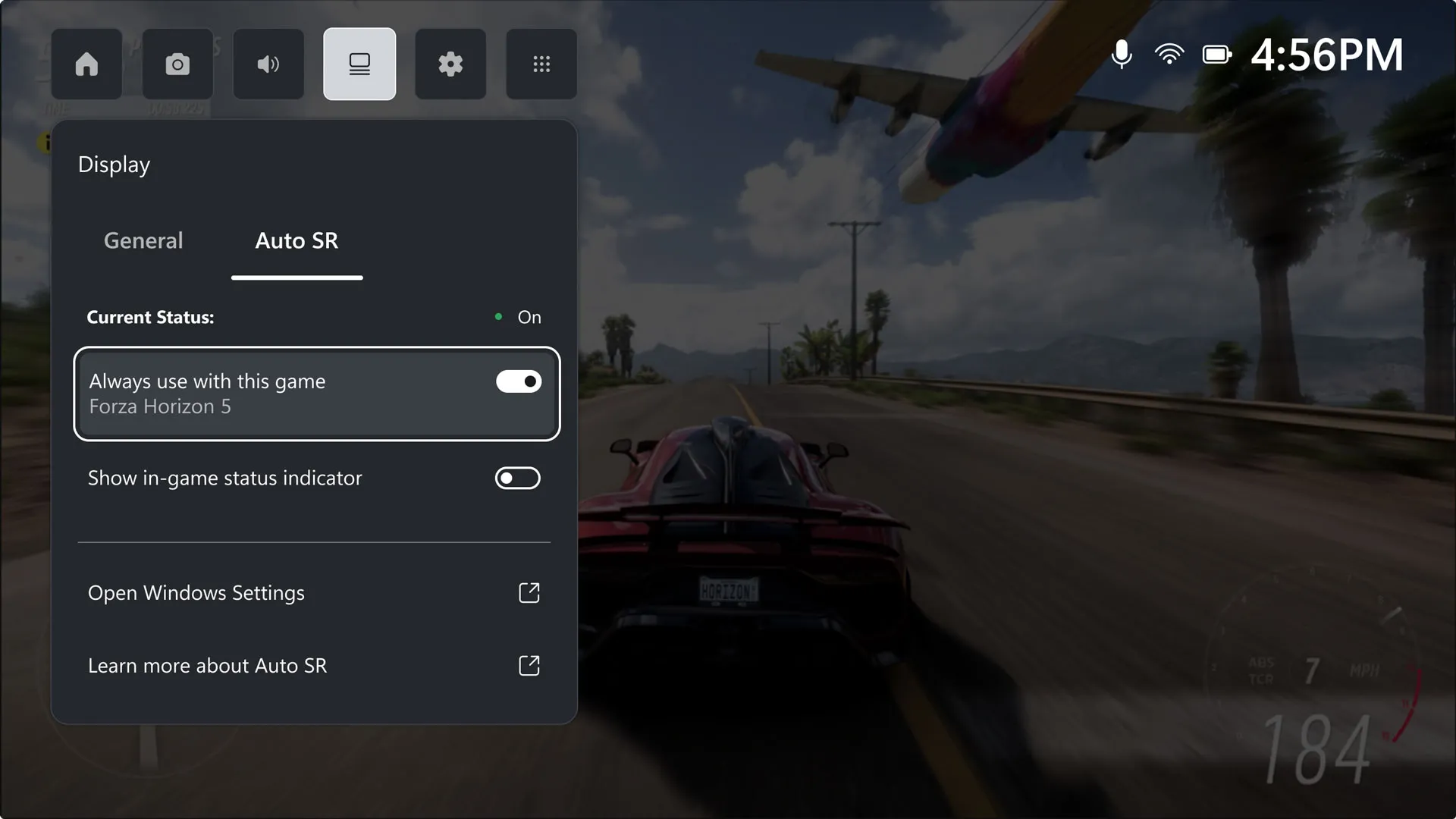Click the external link icon beside Open Windows Settings
This screenshot has height=819, width=1456.
529,592
